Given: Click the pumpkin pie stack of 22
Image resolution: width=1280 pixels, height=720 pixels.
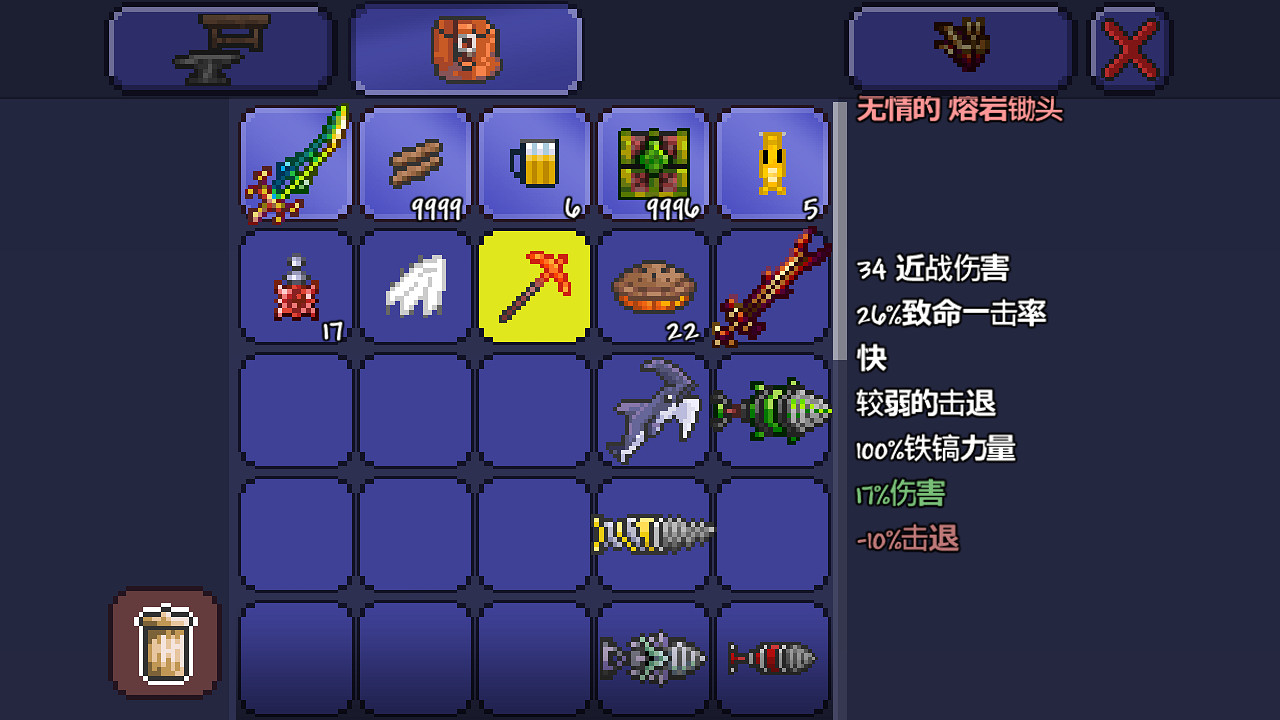Looking at the screenshot, I should [x=652, y=287].
